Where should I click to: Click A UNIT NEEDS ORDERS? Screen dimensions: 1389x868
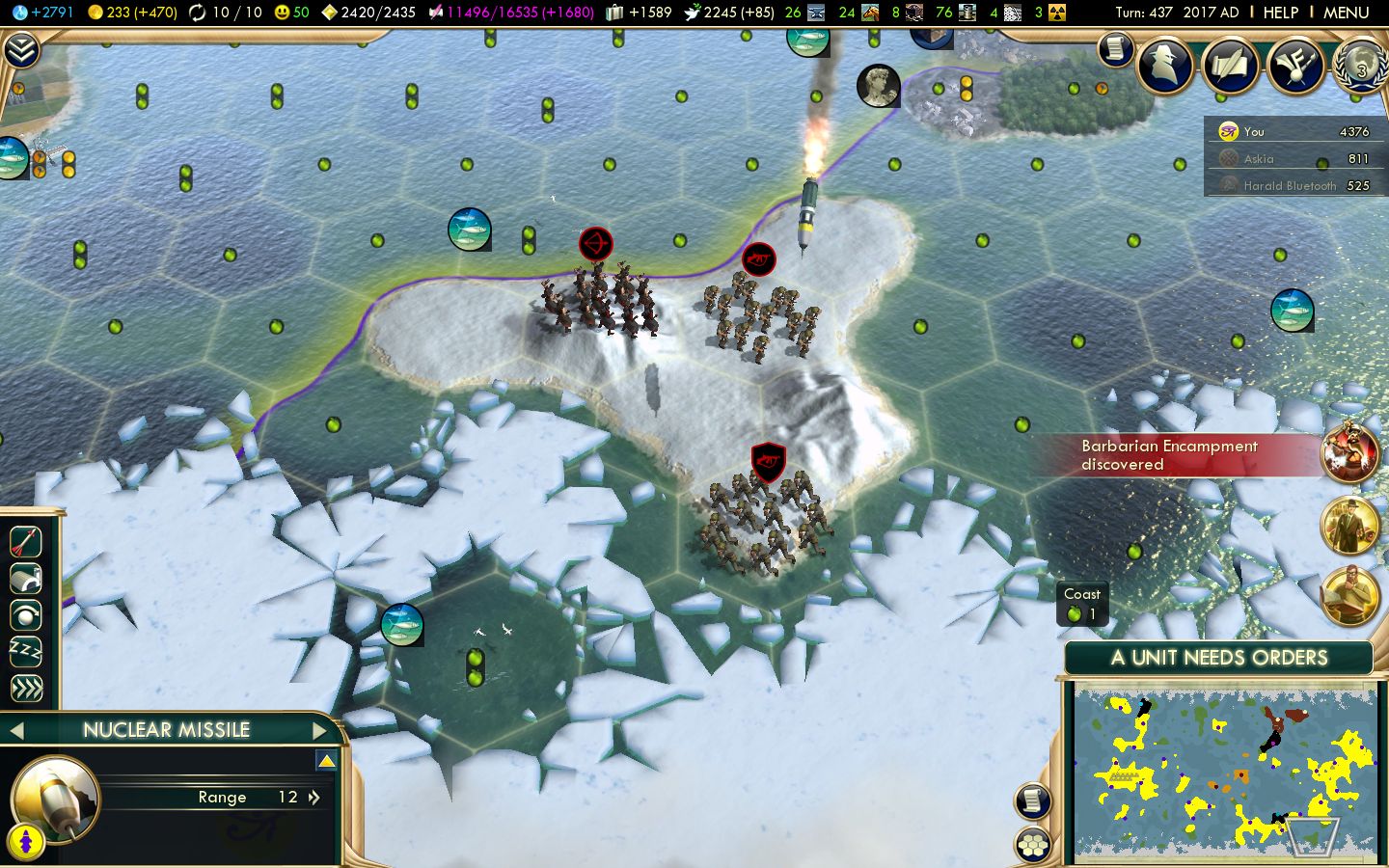tap(1218, 658)
